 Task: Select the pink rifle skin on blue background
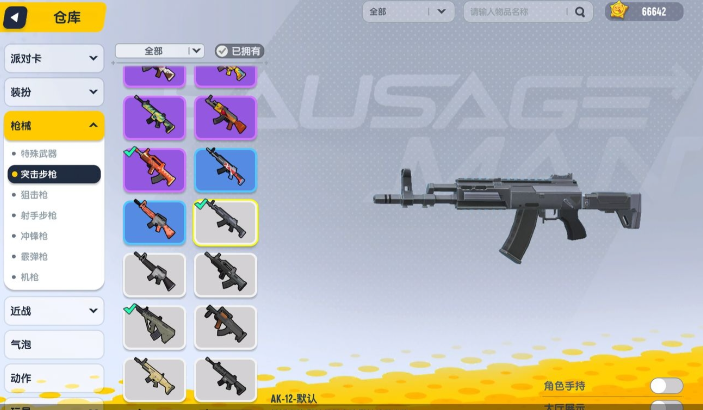click(225, 169)
